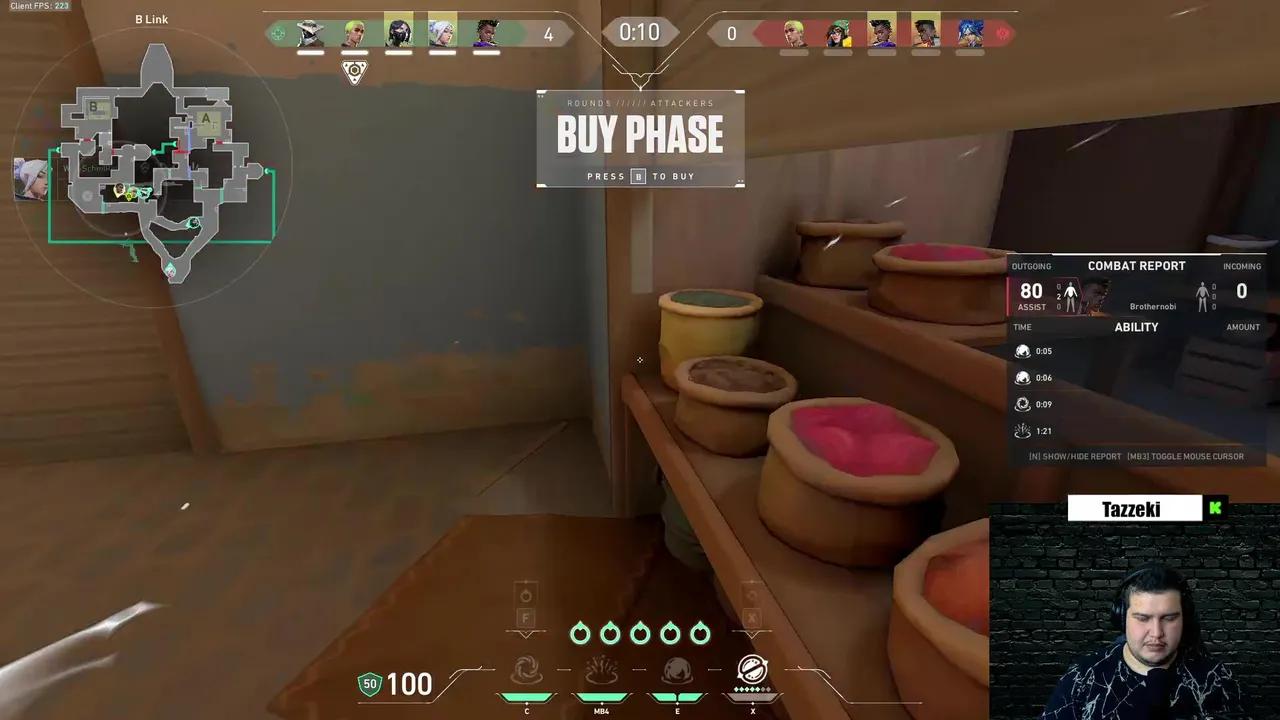Select the INCOMING combat report section

point(1242,266)
